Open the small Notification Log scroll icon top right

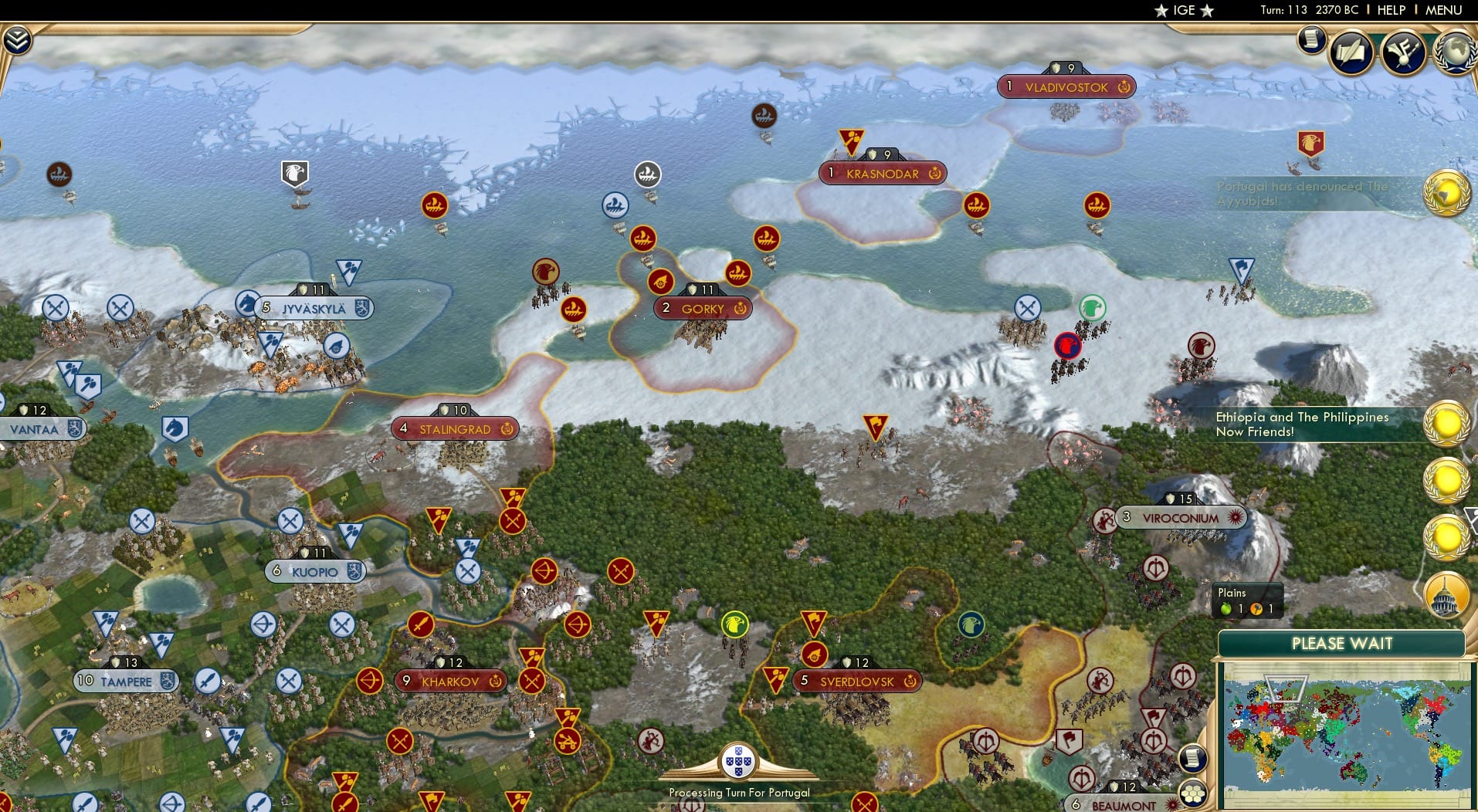[x=1311, y=40]
